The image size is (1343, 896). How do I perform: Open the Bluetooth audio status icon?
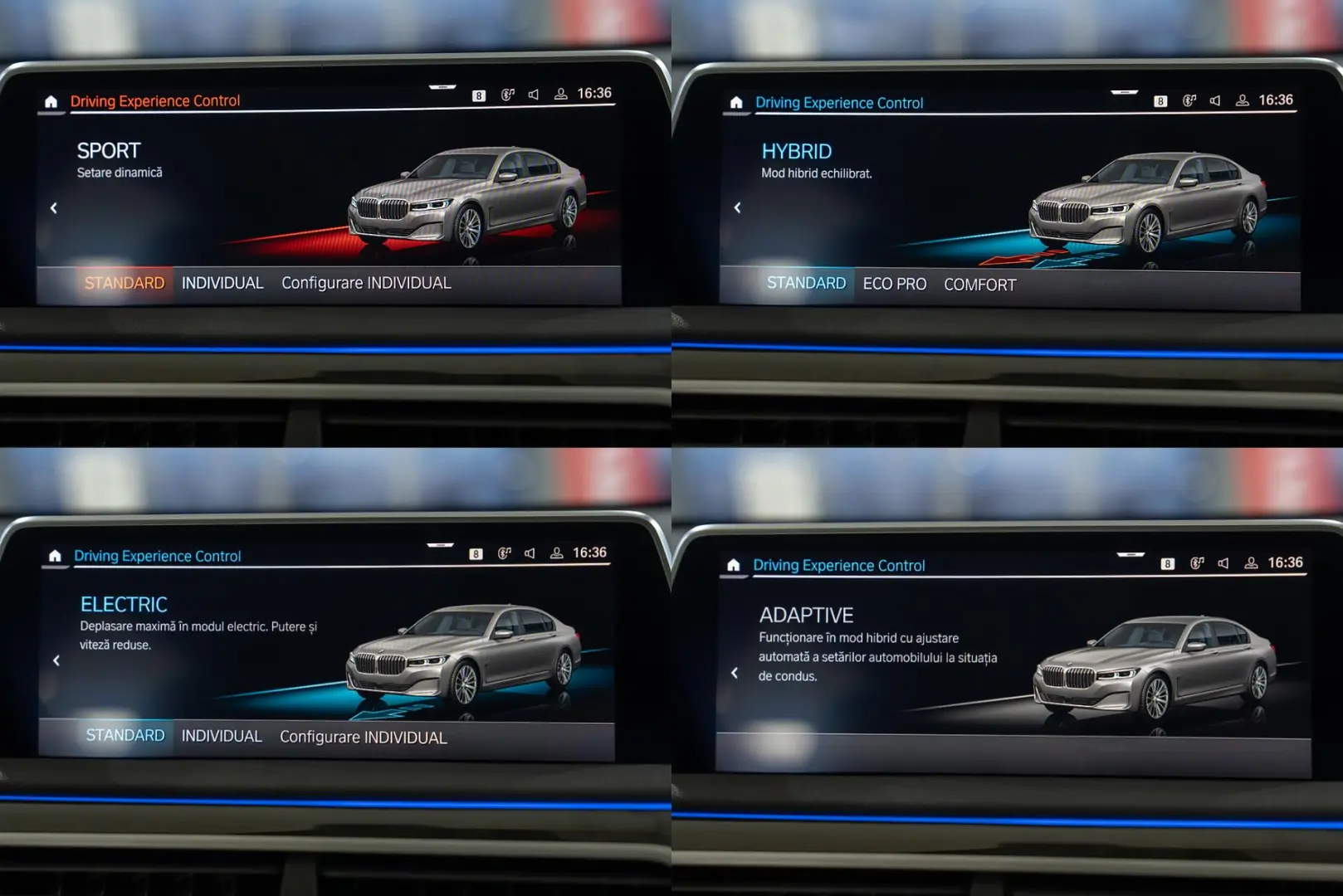point(508,93)
